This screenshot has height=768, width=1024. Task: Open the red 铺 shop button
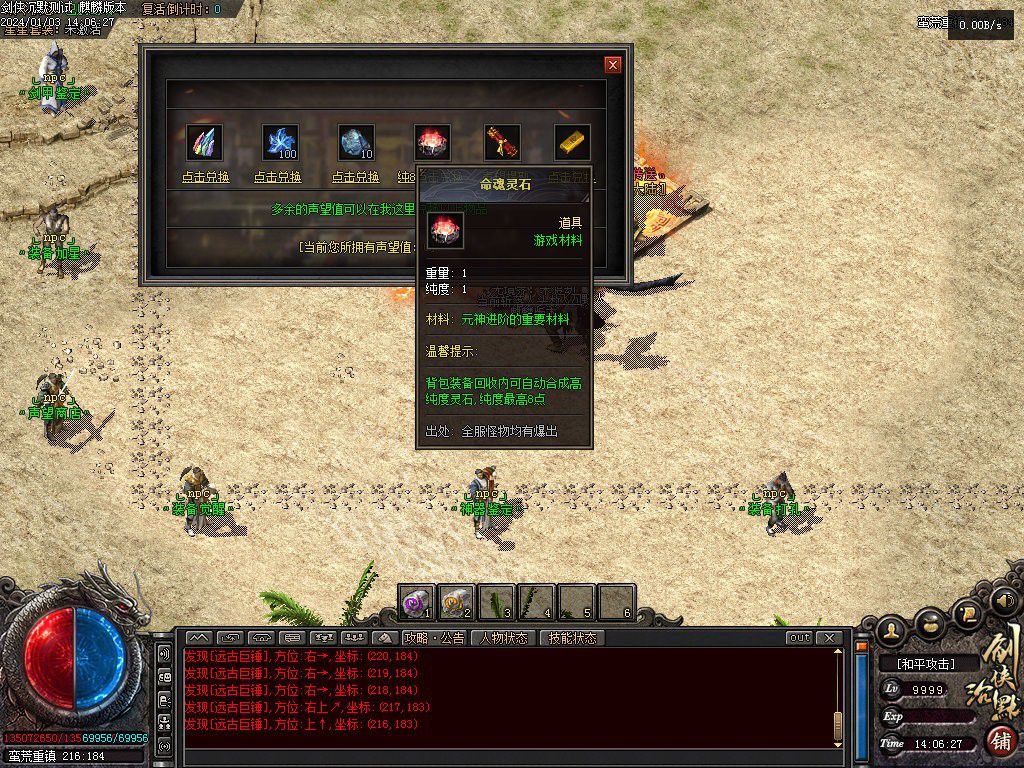(x=999, y=741)
